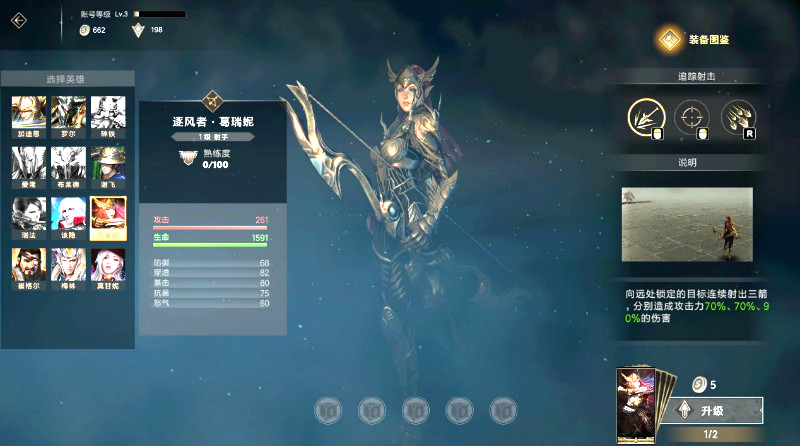Choose the white-haired hero 诶隐
The image size is (800, 446).
click(68, 214)
